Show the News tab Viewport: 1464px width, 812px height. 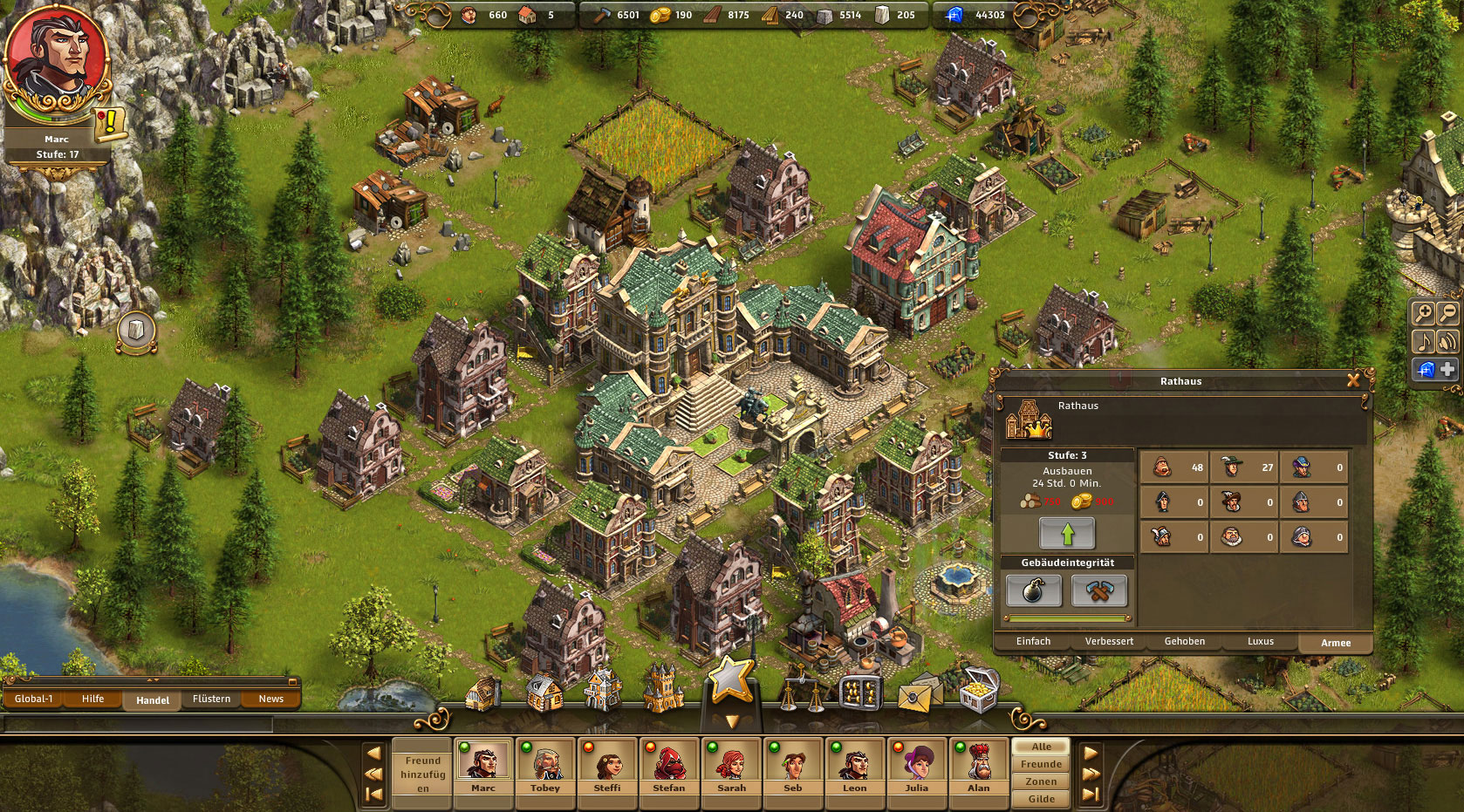[x=270, y=699]
